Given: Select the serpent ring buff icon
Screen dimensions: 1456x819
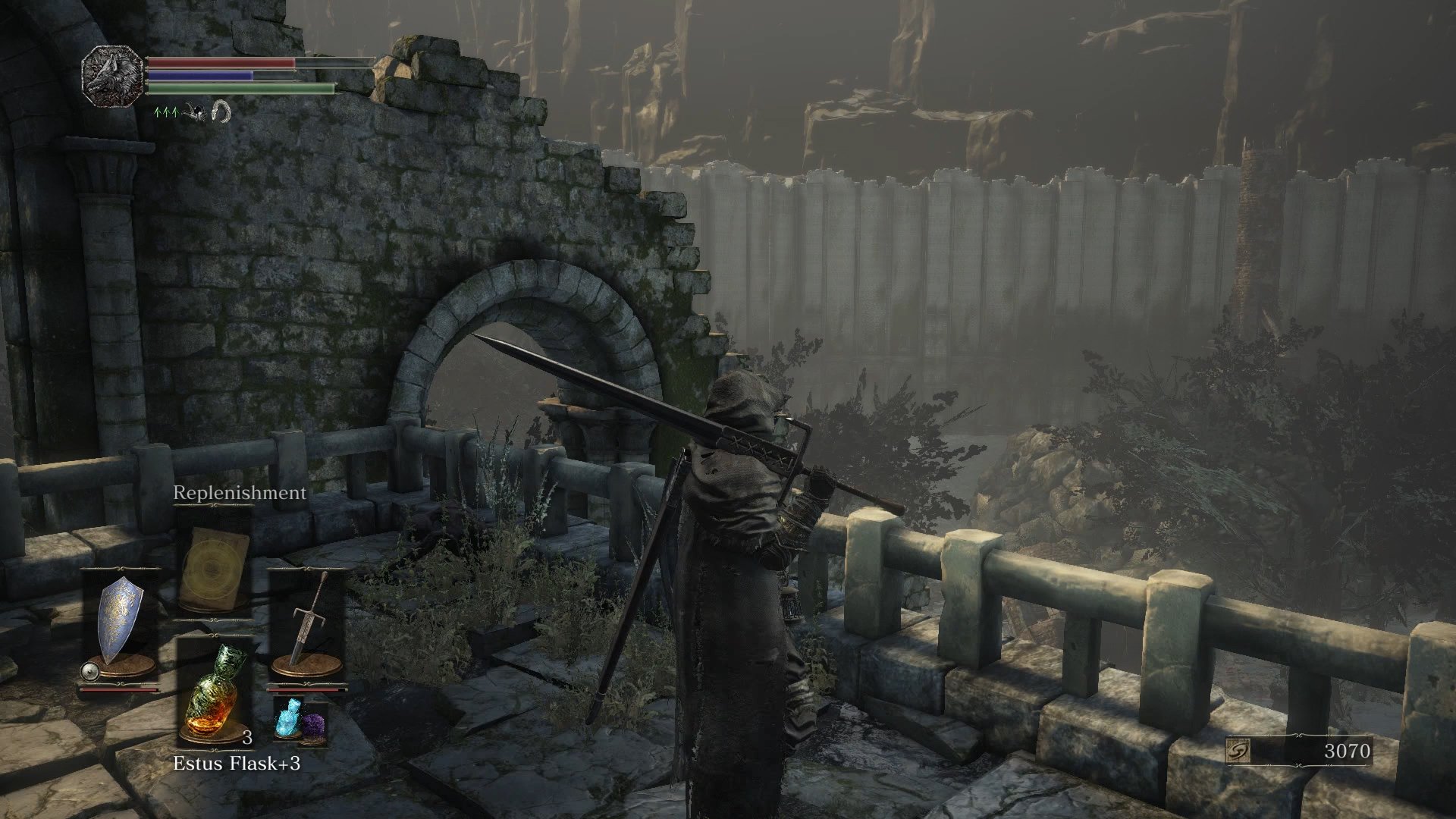Looking at the screenshot, I should point(221,112).
